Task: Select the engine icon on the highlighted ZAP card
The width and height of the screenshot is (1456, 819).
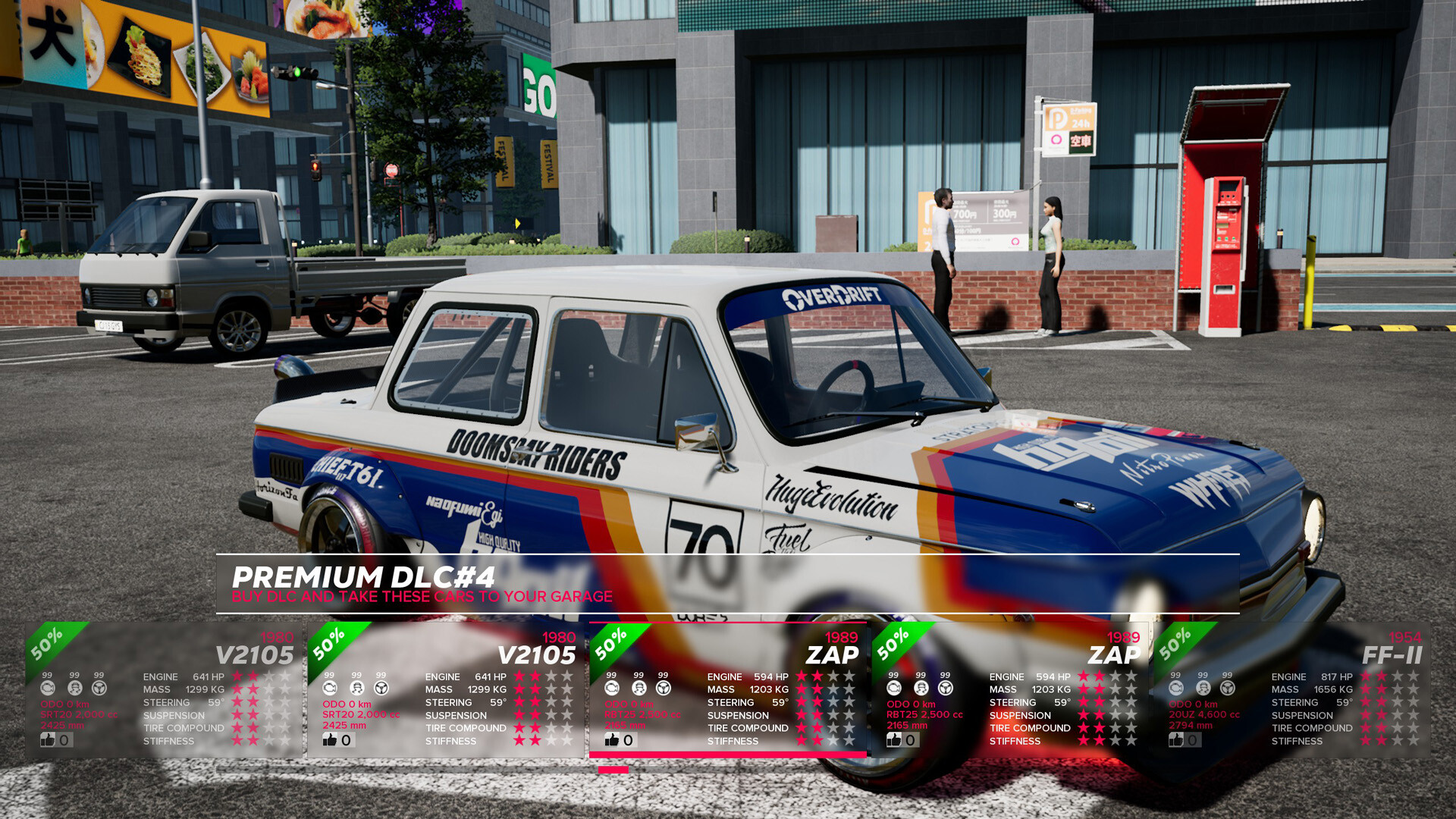Action: tap(611, 689)
